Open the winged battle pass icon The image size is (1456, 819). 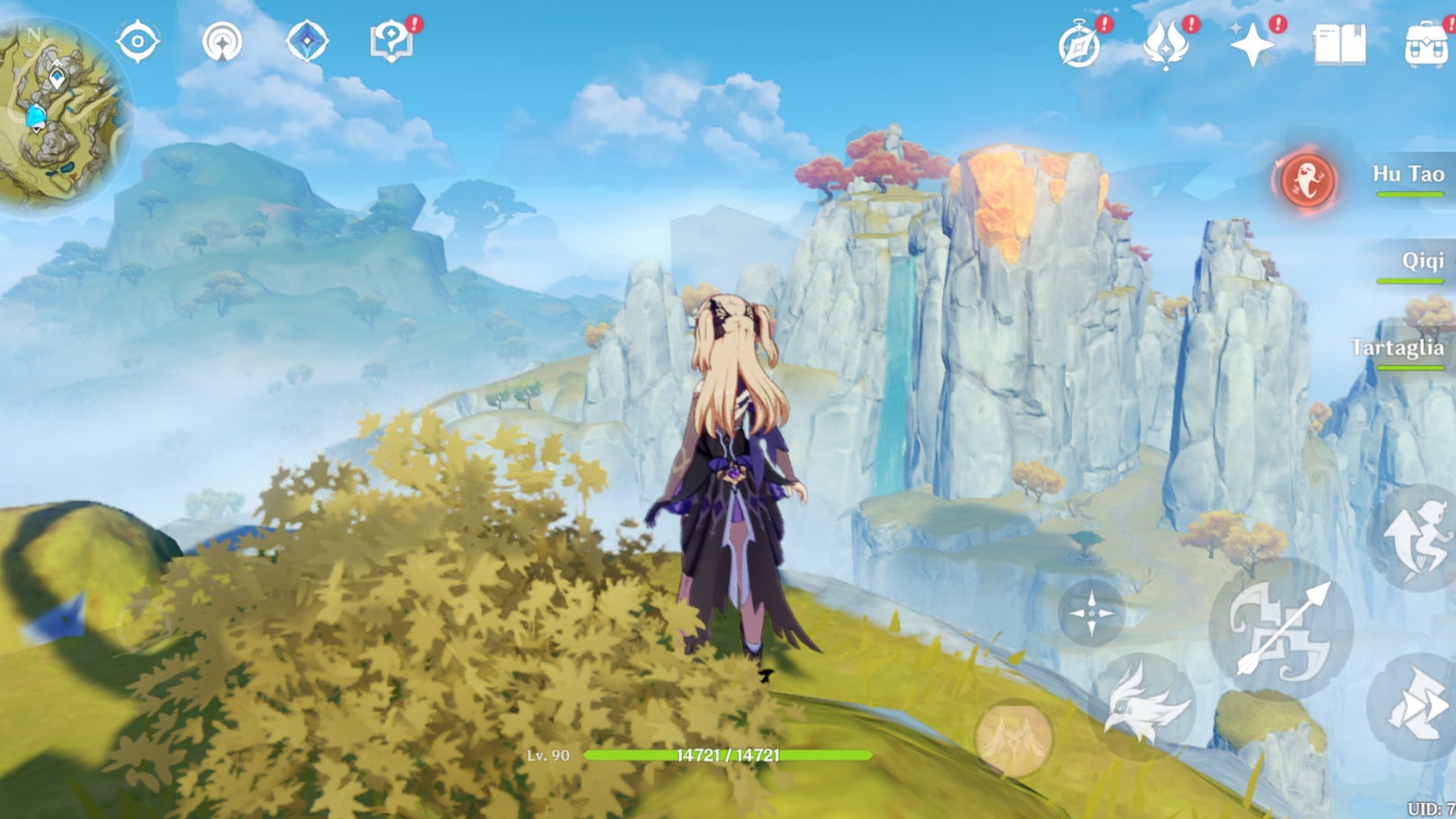(x=1166, y=44)
